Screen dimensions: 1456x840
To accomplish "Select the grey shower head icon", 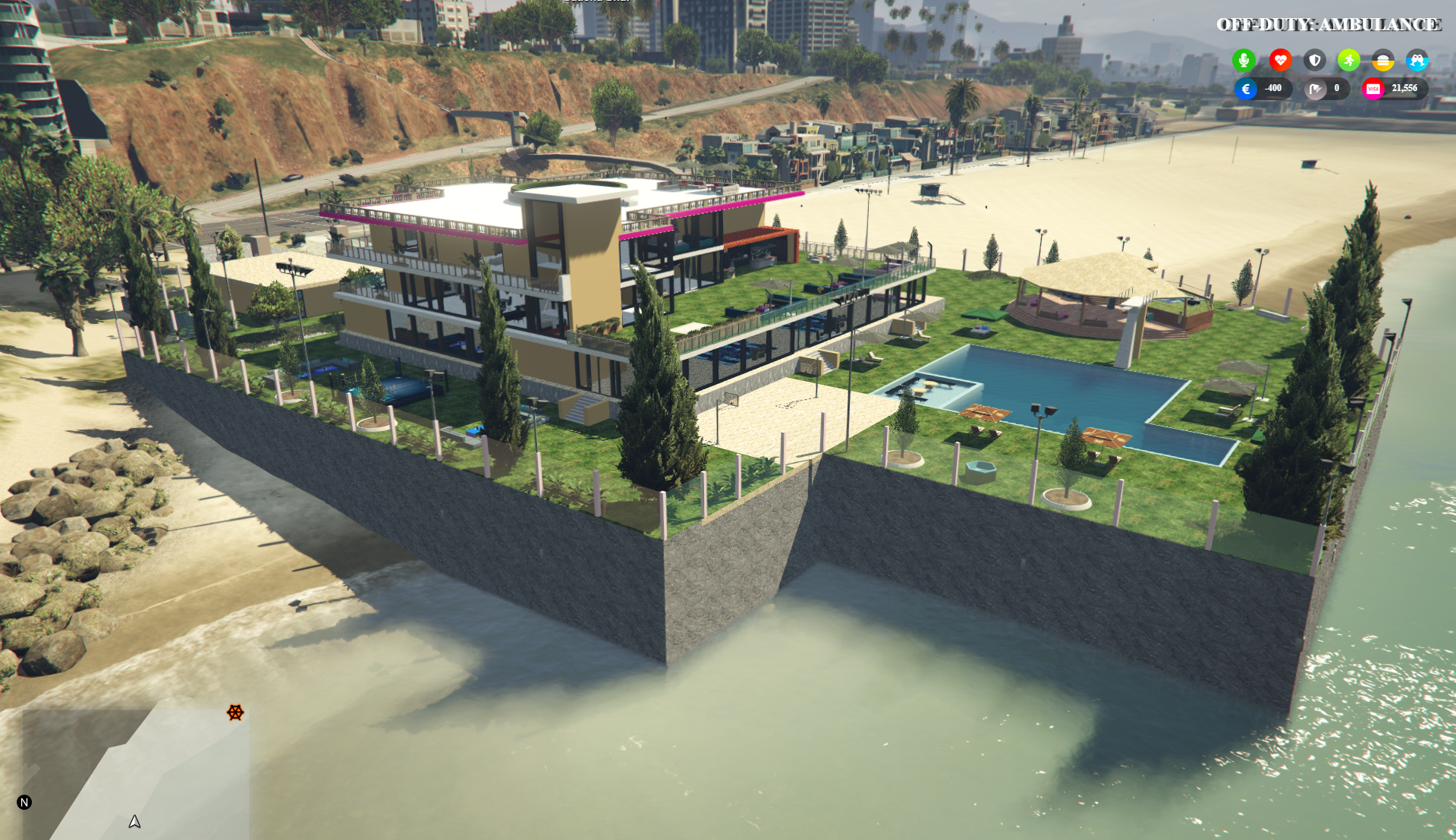I will pyautogui.click(x=1316, y=90).
